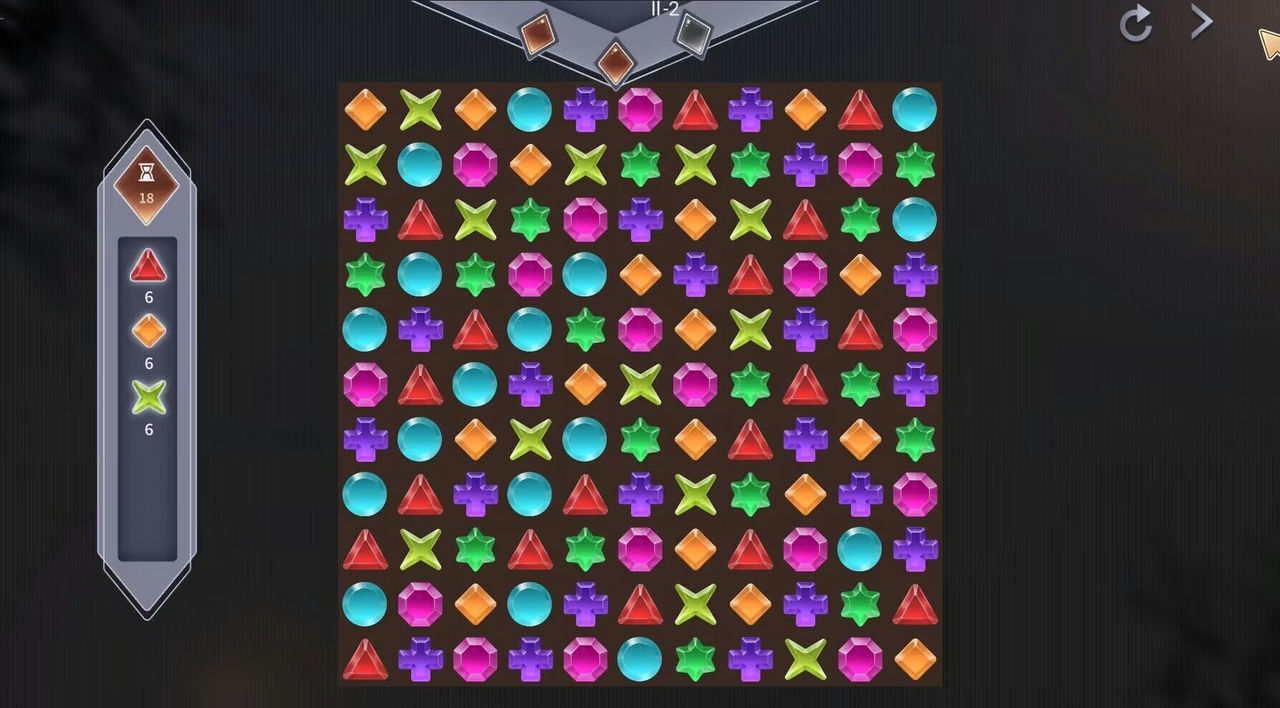Skip ahead using the next arrow button
This screenshot has height=708, width=1280.
pyautogui.click(x=1202, y=22)
